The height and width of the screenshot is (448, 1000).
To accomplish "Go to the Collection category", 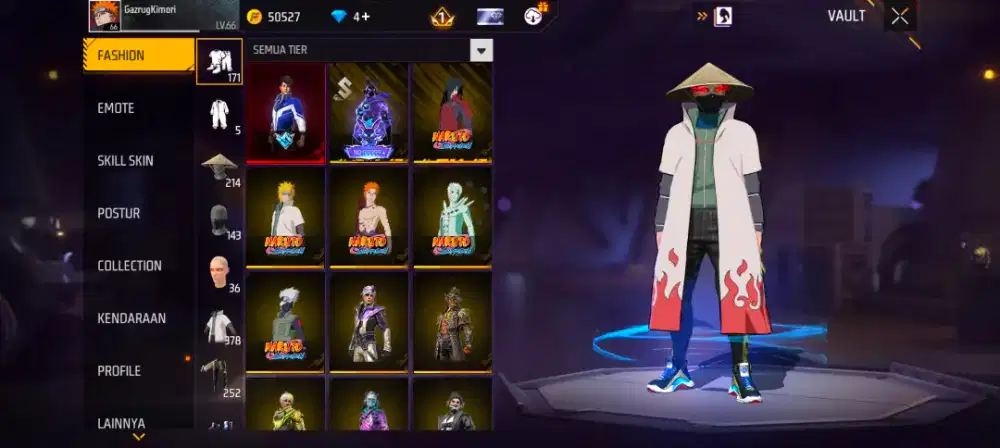I will [x=129, y=266].
